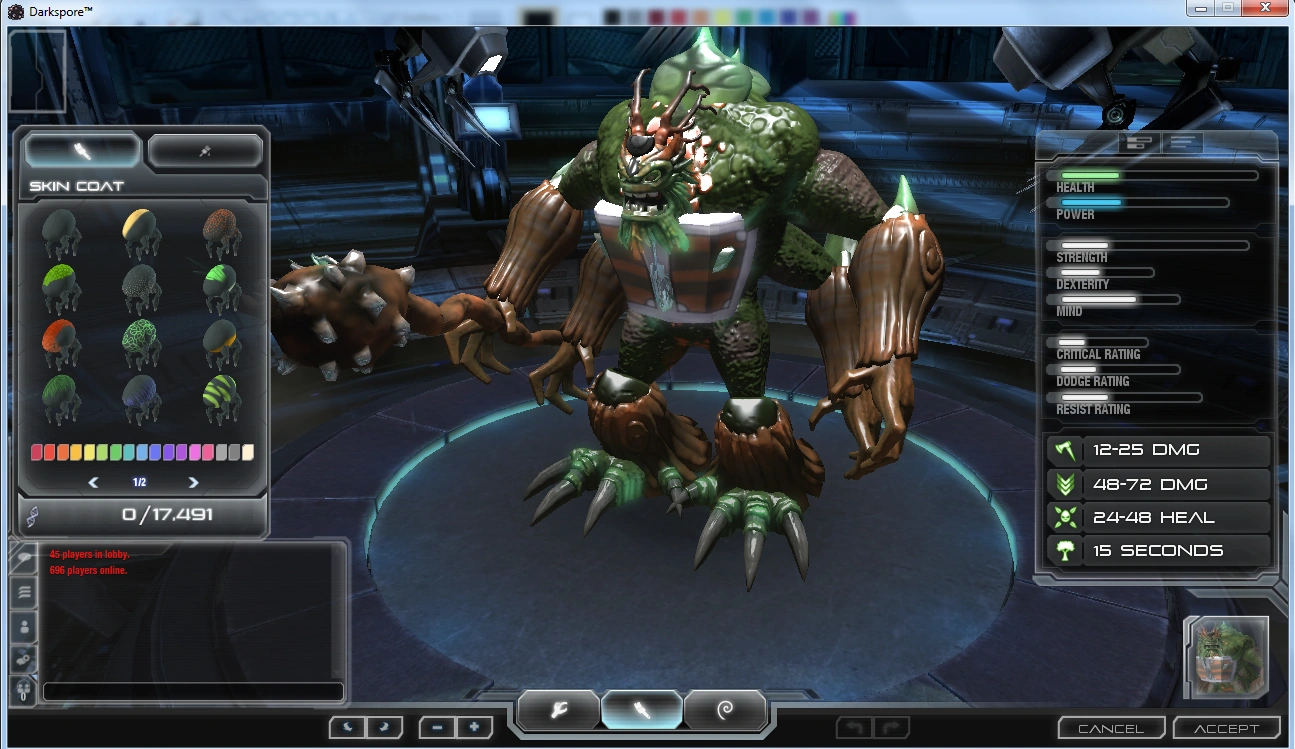Click the heal icon beside 24-48 HEAL
Image resolution: width=1295 pixels, height=749 pixels.
coord(1063,517)
